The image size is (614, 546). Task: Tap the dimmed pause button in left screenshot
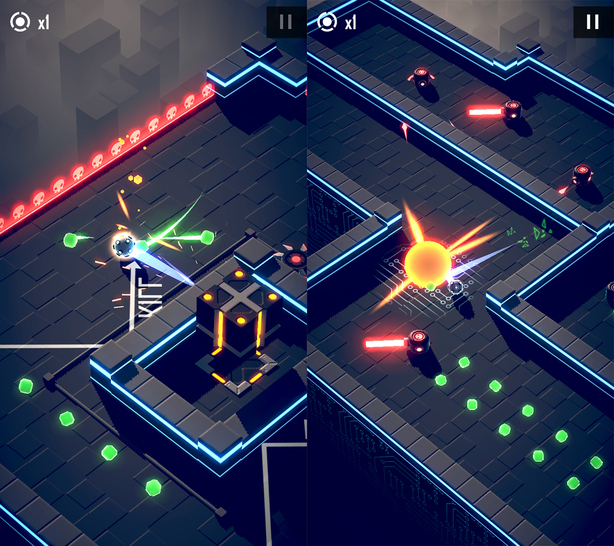[x=285, y=22]
